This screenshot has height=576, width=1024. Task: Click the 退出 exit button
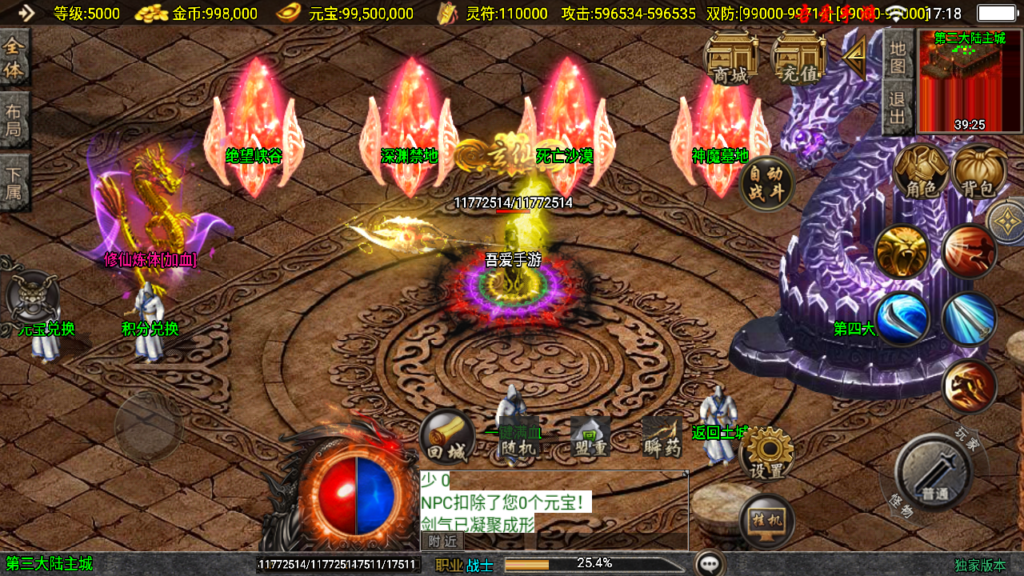pos(898,109)
